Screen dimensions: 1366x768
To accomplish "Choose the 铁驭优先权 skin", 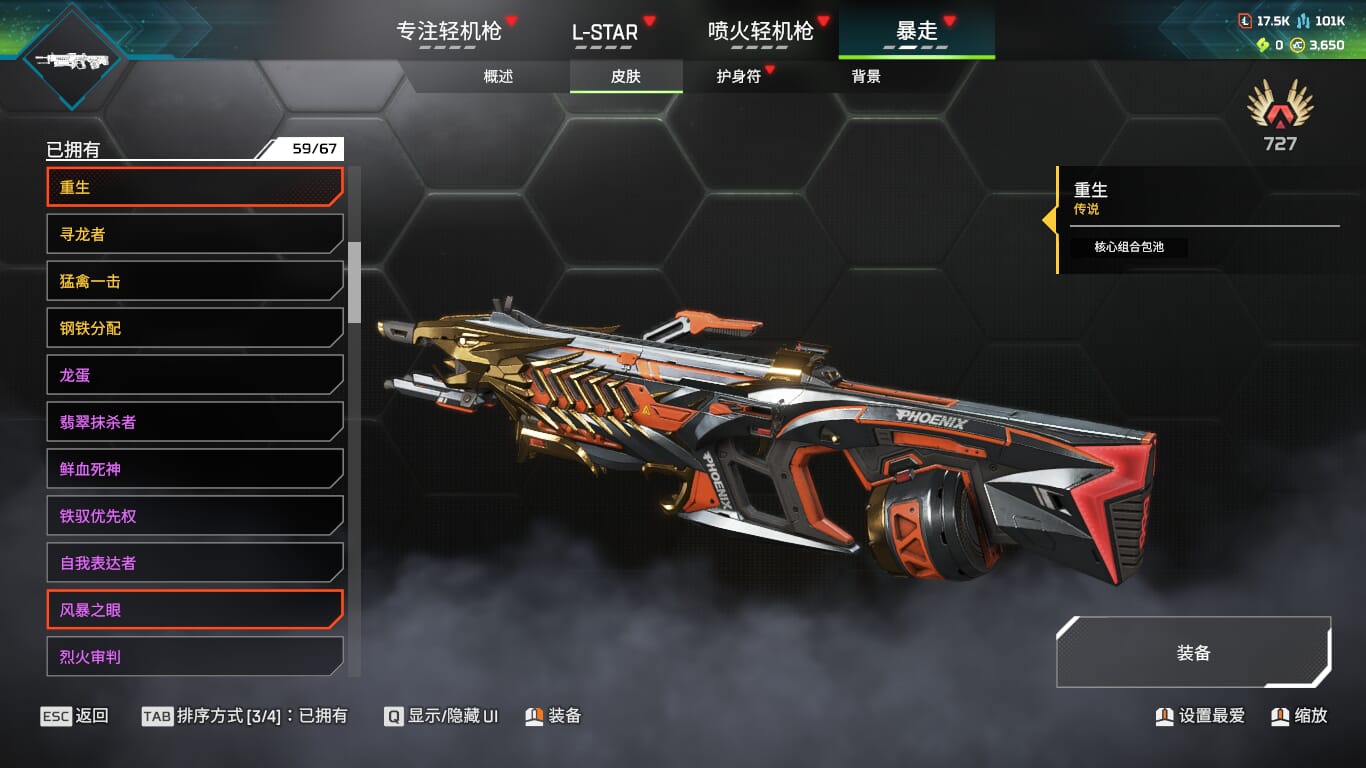I will (195, 516).
